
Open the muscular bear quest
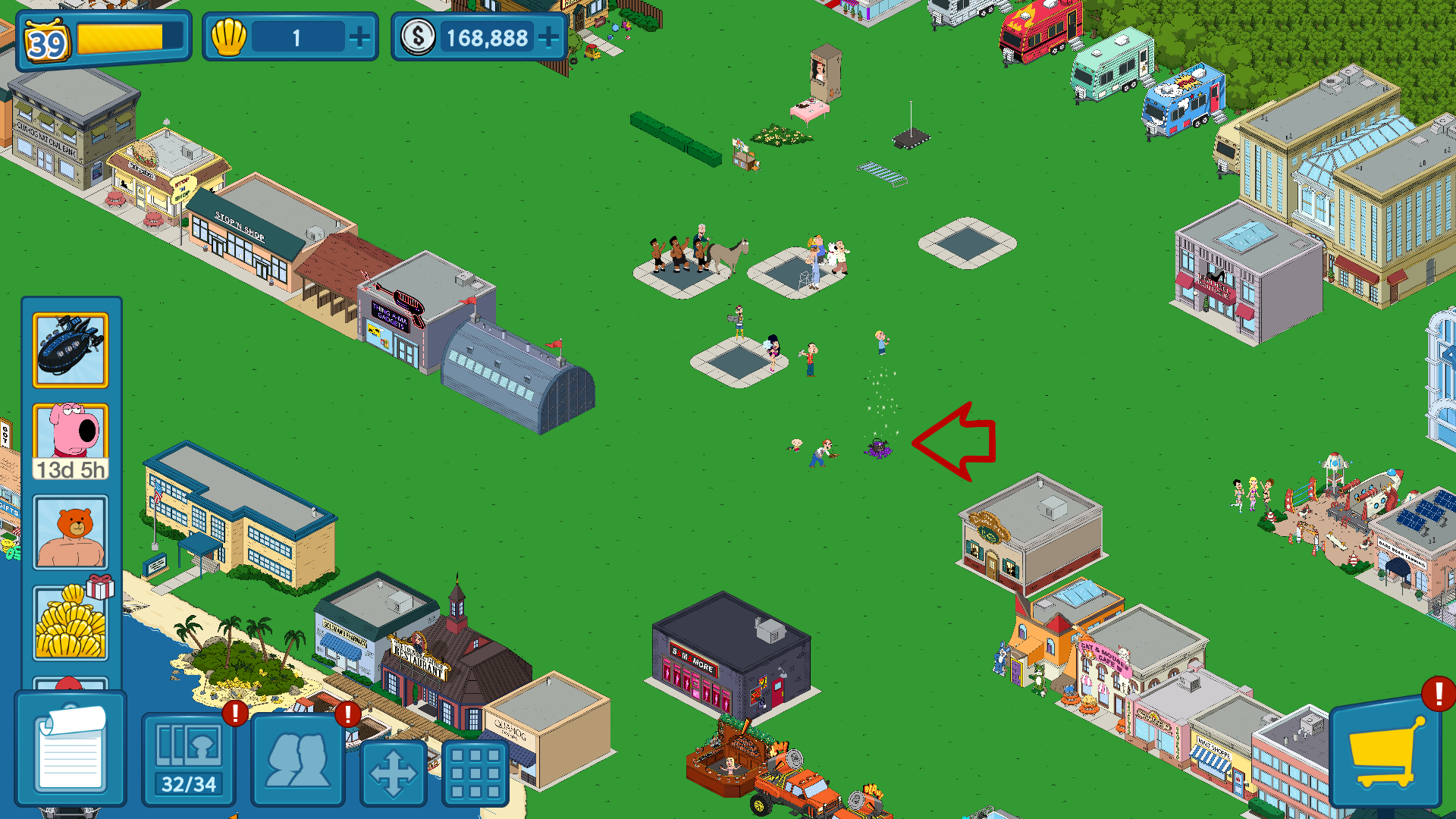point(71,532)
